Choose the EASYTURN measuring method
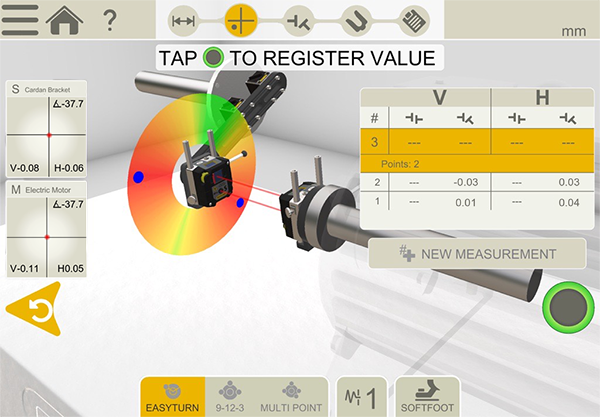The width and height of the screenshot is (600, 417). point(172,396)
